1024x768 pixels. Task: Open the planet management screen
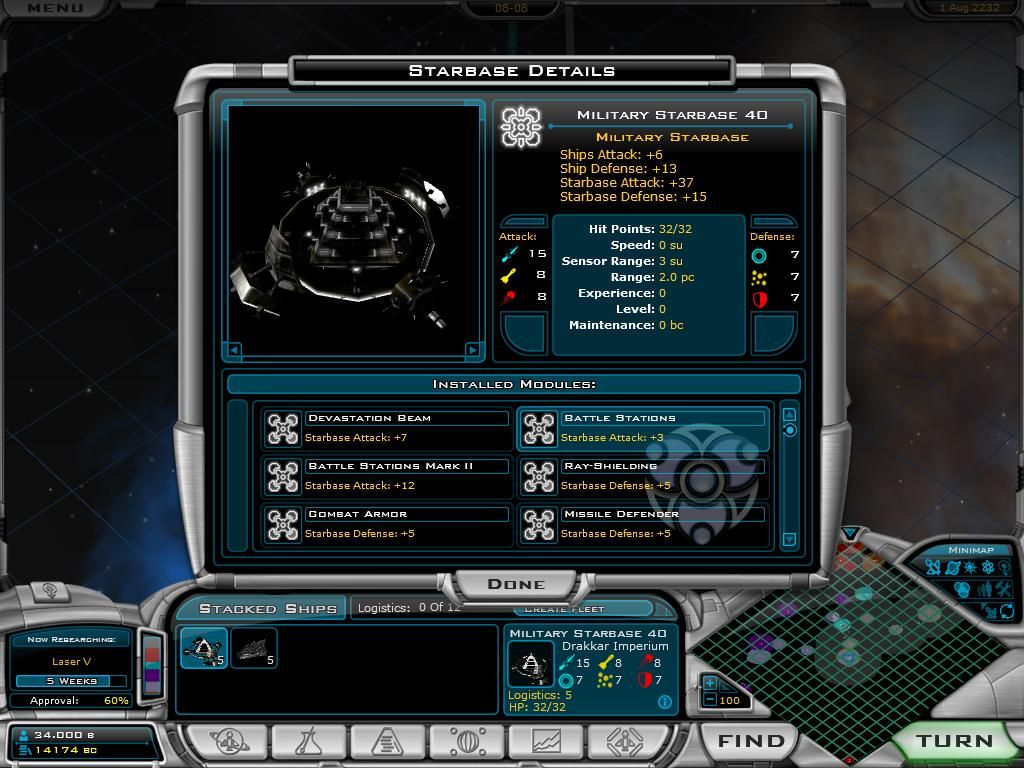(x=229, y=742)
